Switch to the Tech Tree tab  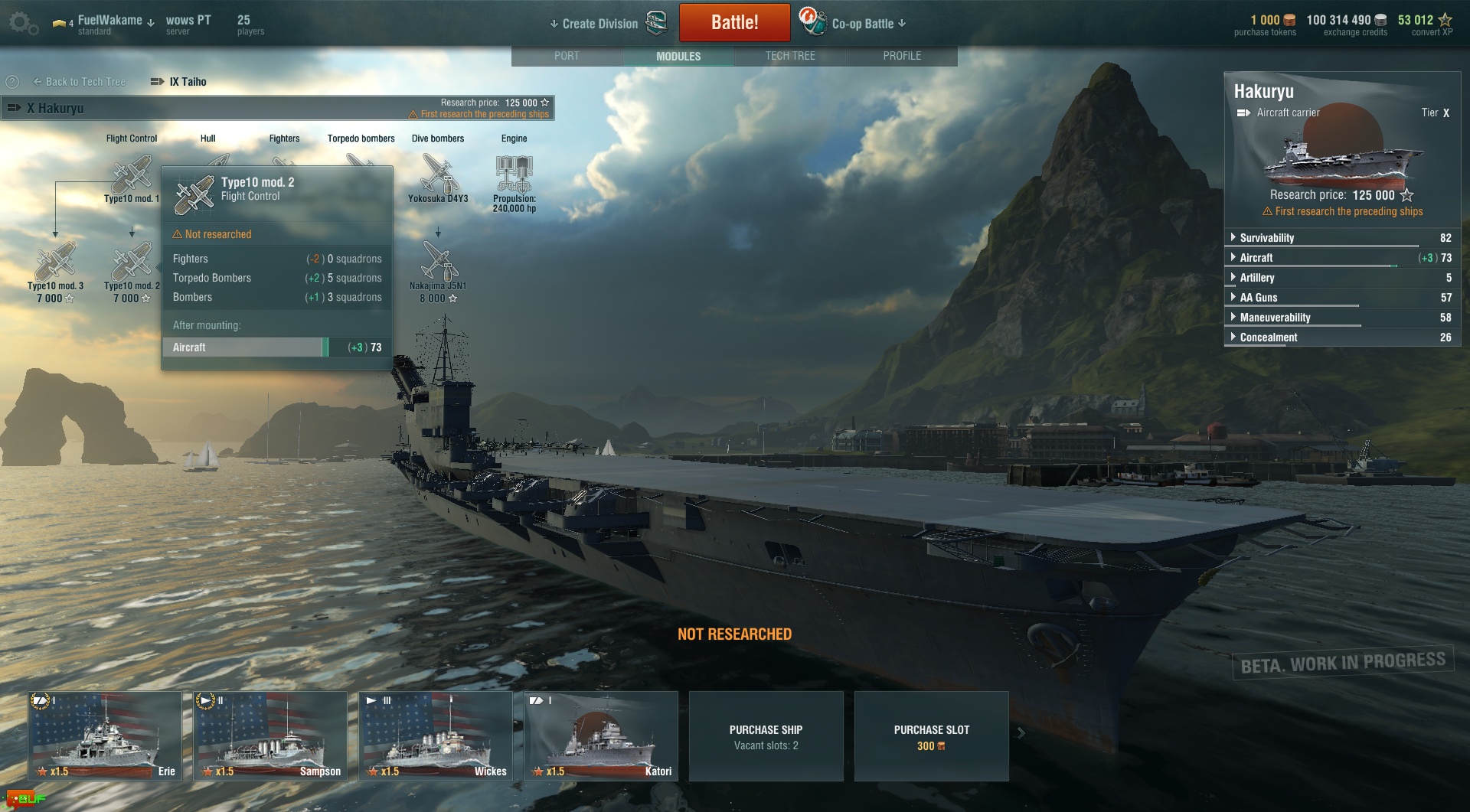coord(790,56)
